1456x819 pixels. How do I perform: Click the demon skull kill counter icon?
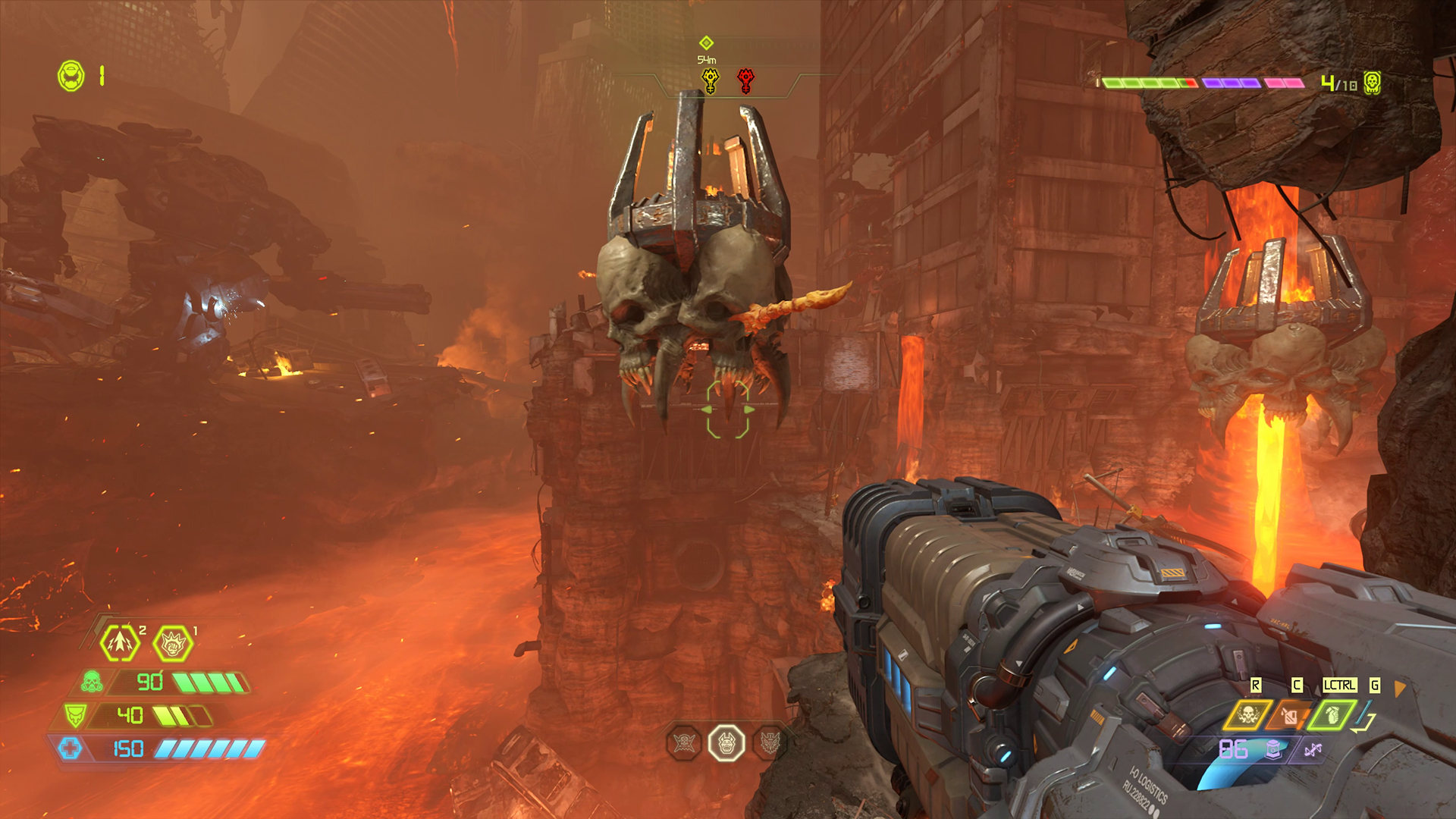(1372, 83)
